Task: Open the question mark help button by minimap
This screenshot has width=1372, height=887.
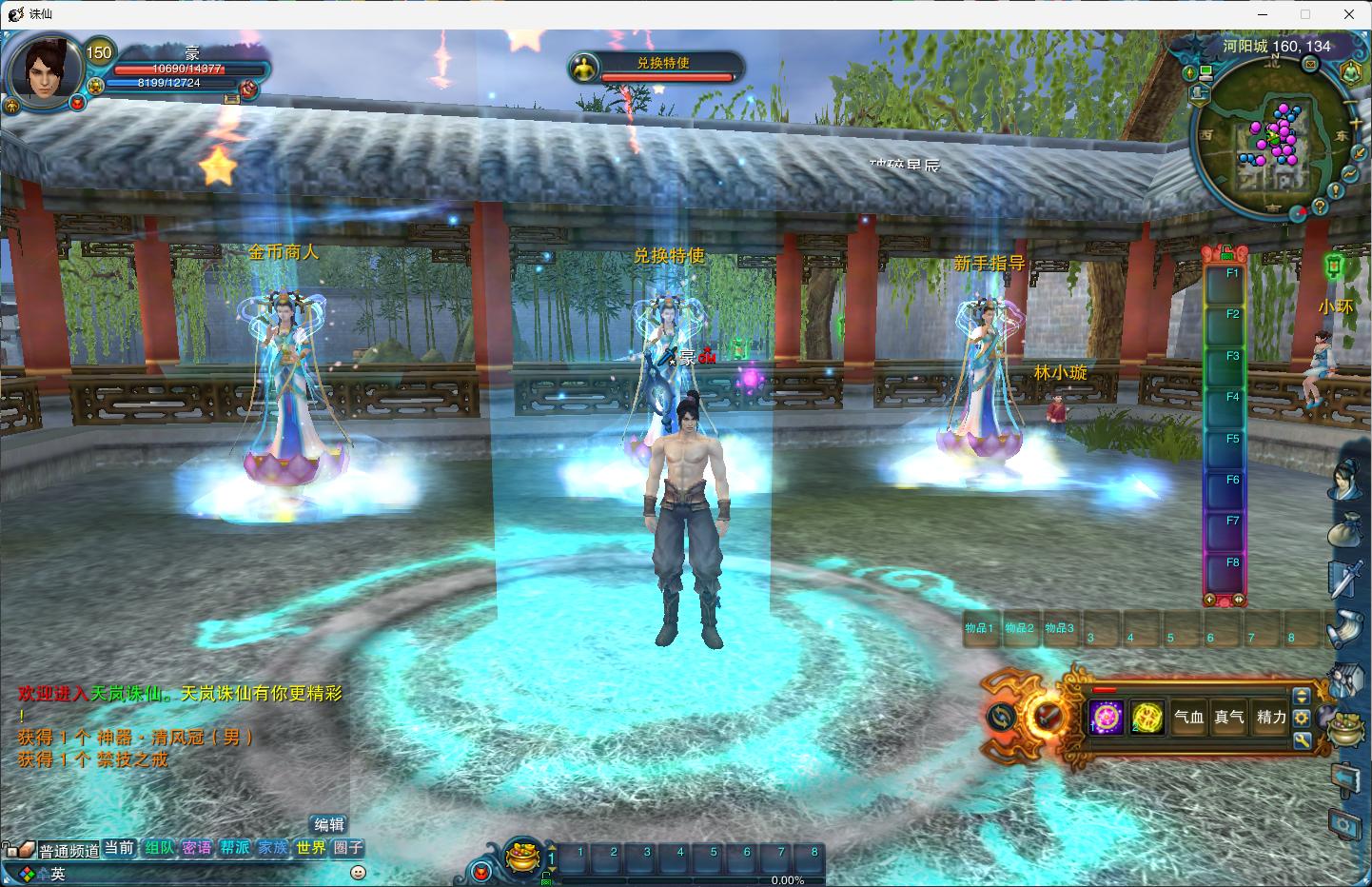Action: pos(1320,206)
